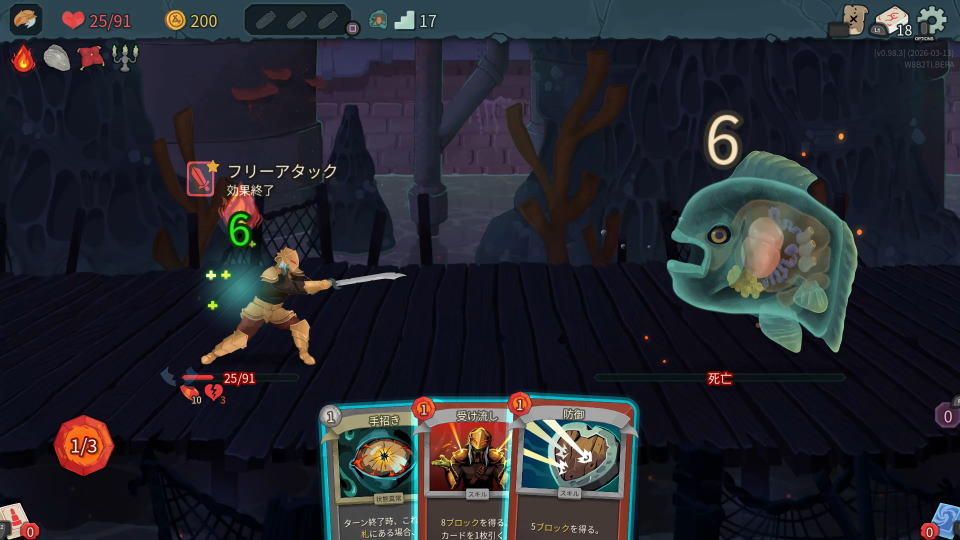Click the character portrait icon
Image resolution: width=960 pixels, height=540 pixels.
tap(26, 20)
